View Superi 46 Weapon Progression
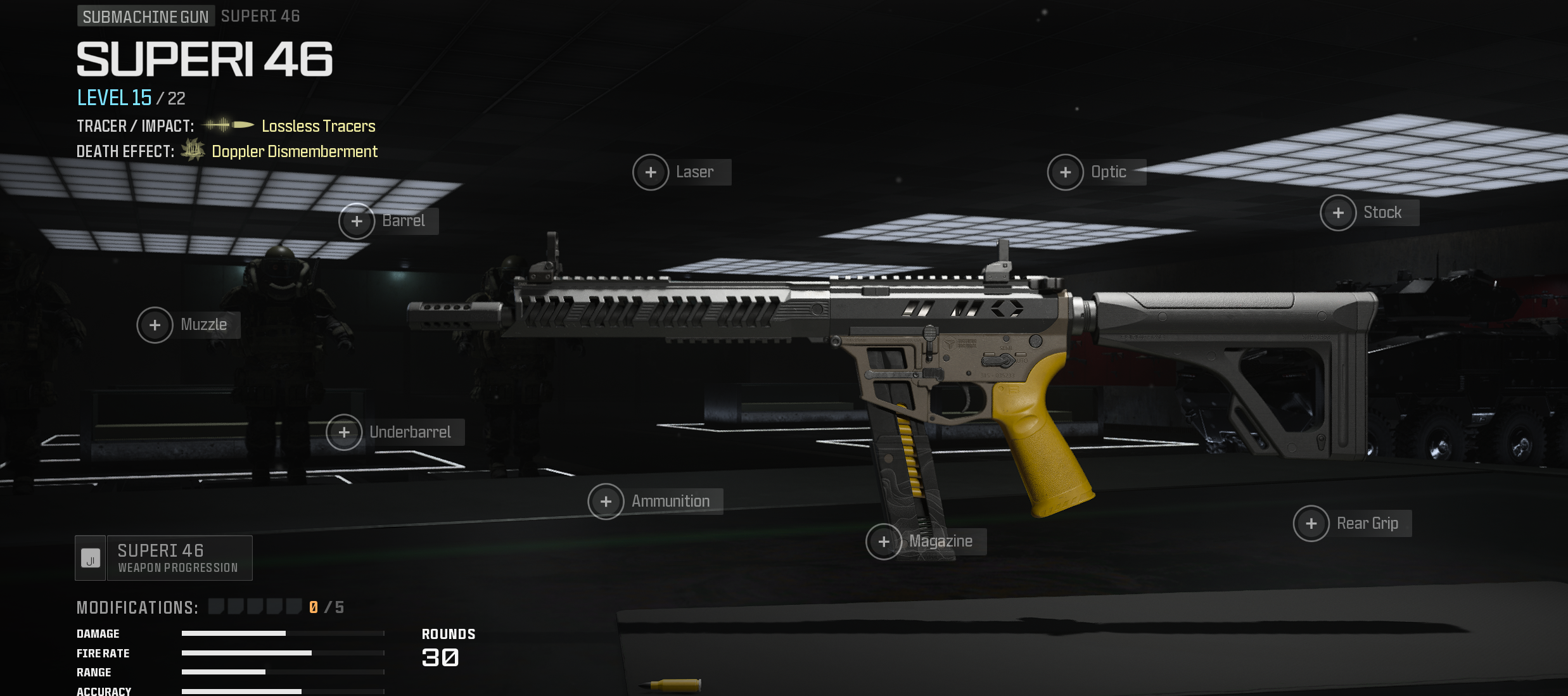The height and width of the screenshot is (696, 1568). 163,558
